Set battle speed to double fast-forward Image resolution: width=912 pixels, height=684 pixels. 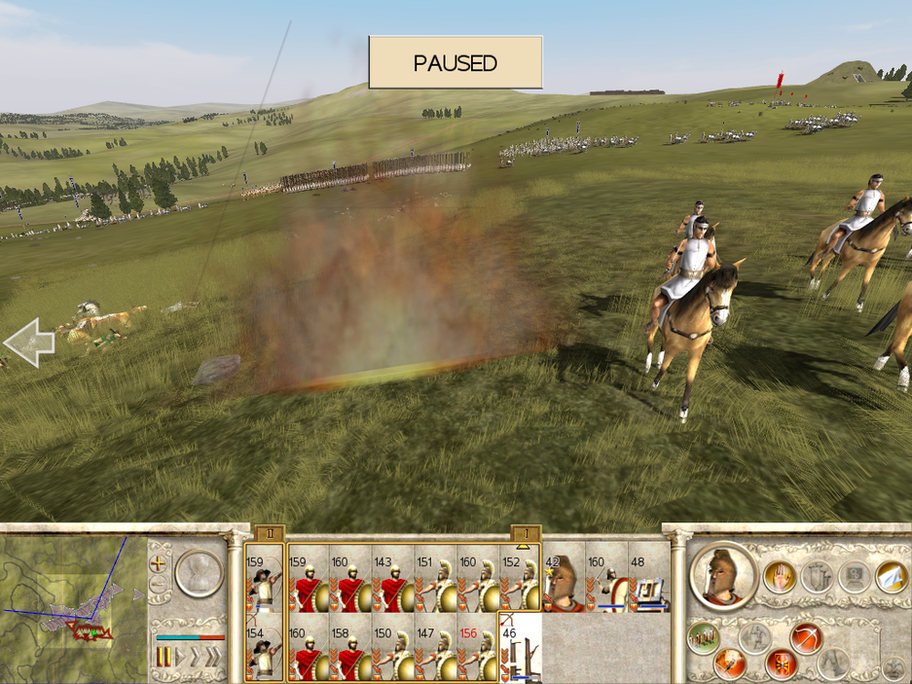[x=194, y=656]
